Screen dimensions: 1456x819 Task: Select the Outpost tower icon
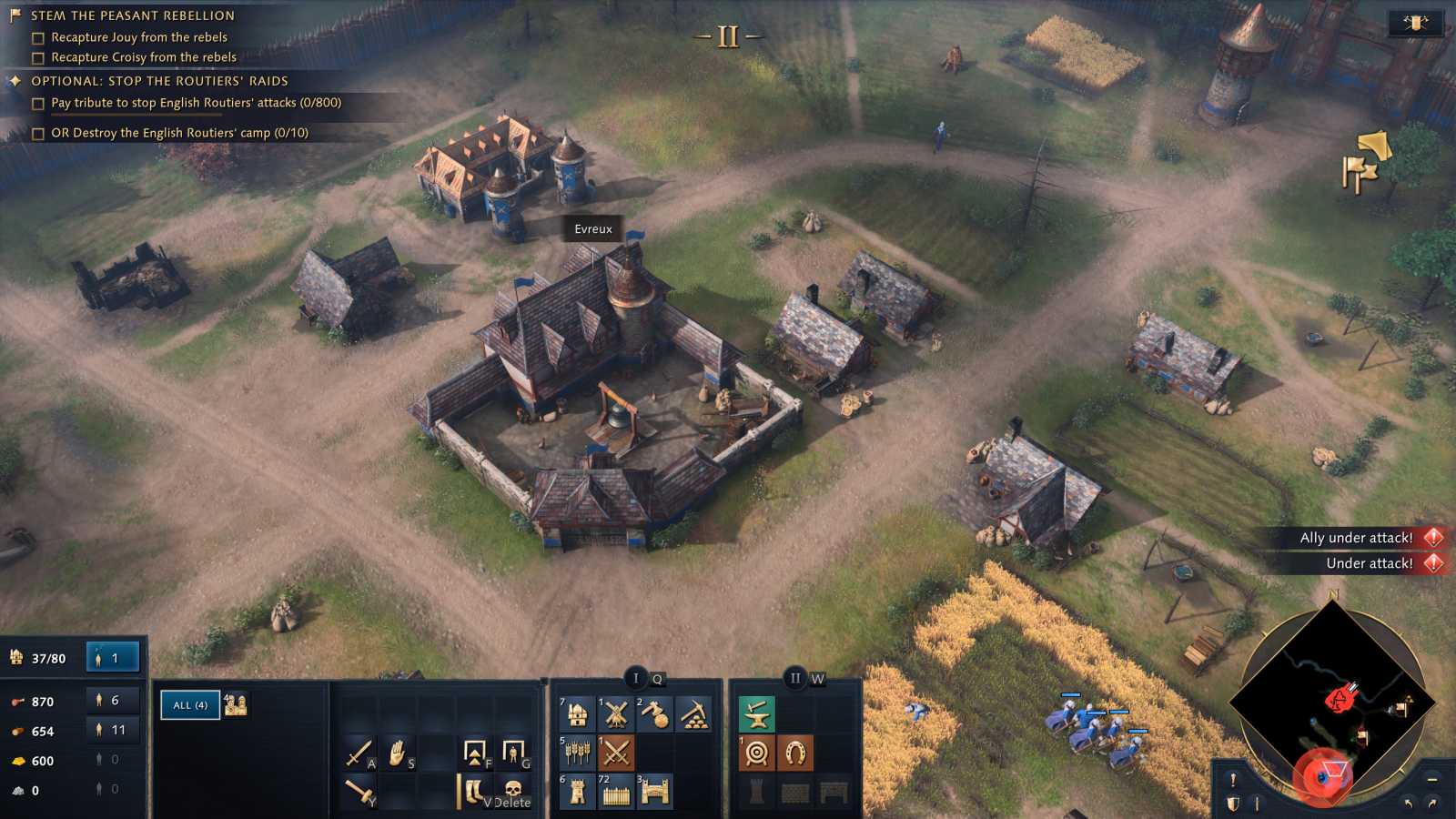point(576,788)
